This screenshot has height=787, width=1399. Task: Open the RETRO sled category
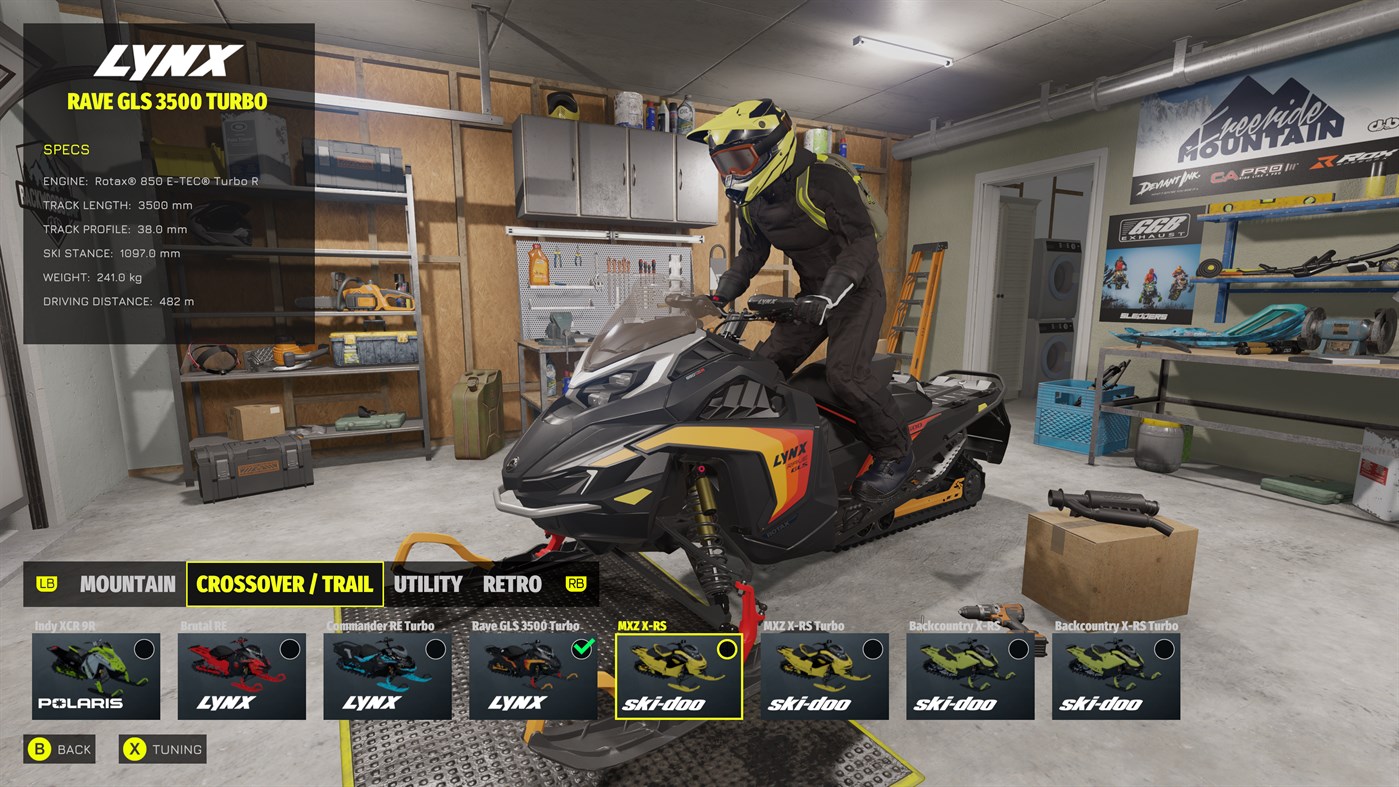click(510, 584)
